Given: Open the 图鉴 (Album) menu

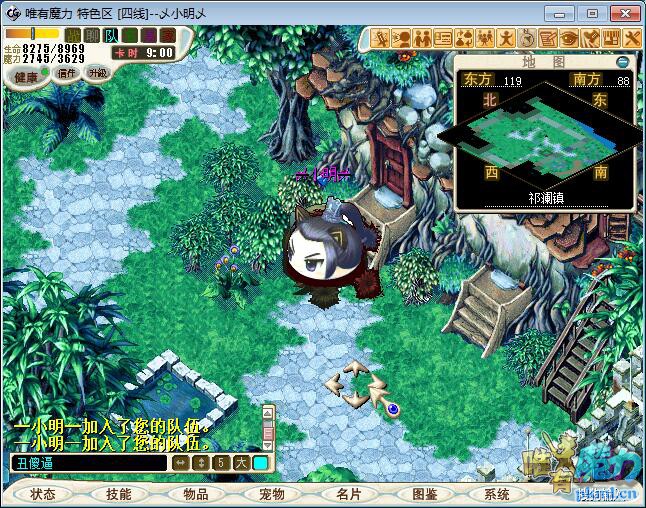Looking at the screenshot, I should (x=424, y=494).
